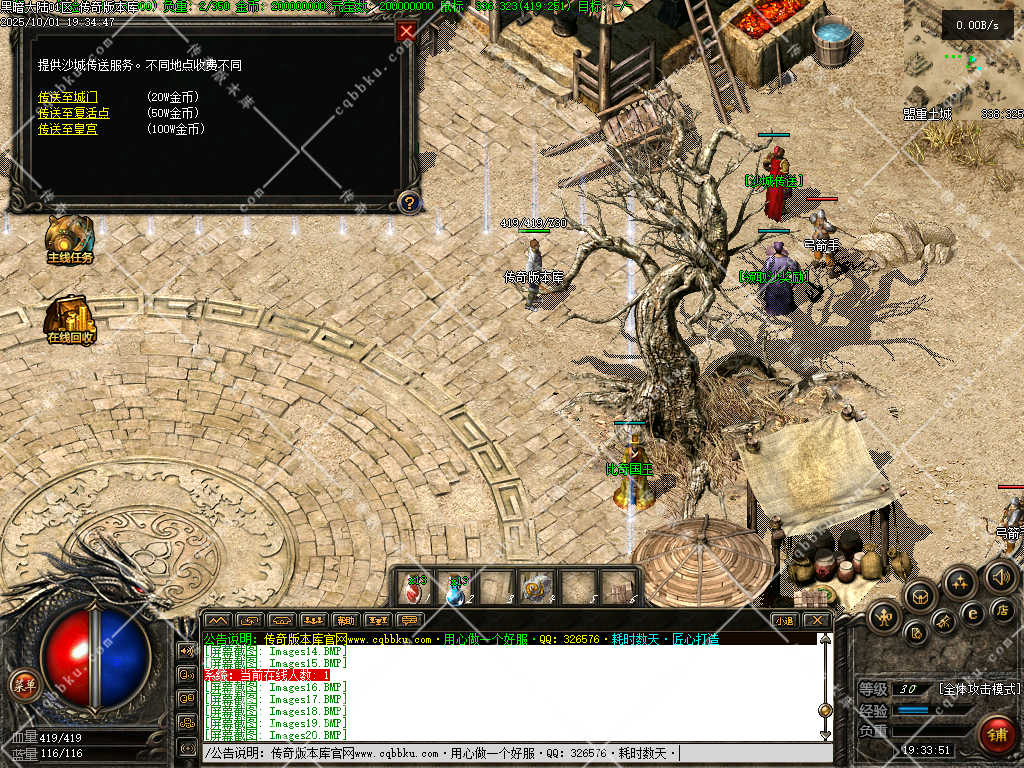The width and height of the screenshot is (1024, 768).
Task: Open the bag chest icon
Action: 918,596
